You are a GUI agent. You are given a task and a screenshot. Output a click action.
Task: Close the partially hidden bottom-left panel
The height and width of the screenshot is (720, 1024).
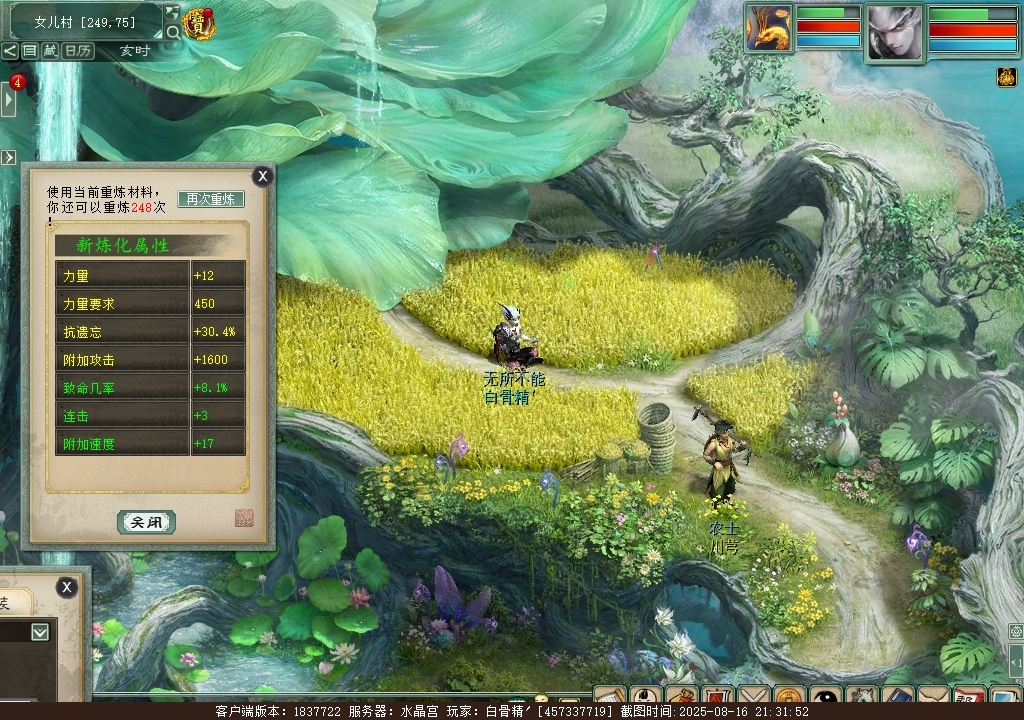66,587
